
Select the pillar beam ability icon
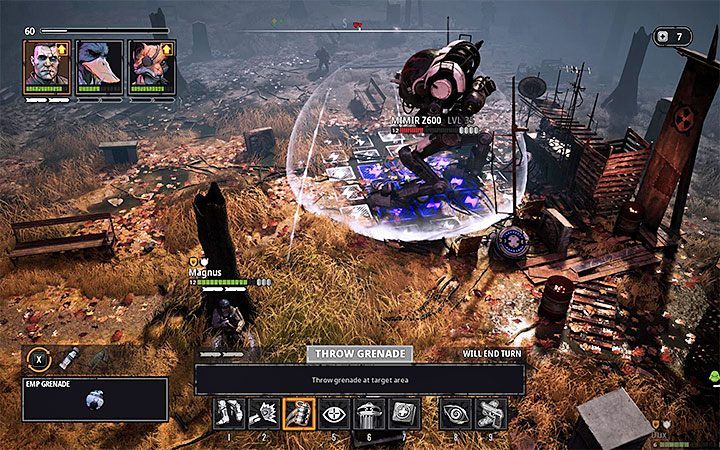368,413
